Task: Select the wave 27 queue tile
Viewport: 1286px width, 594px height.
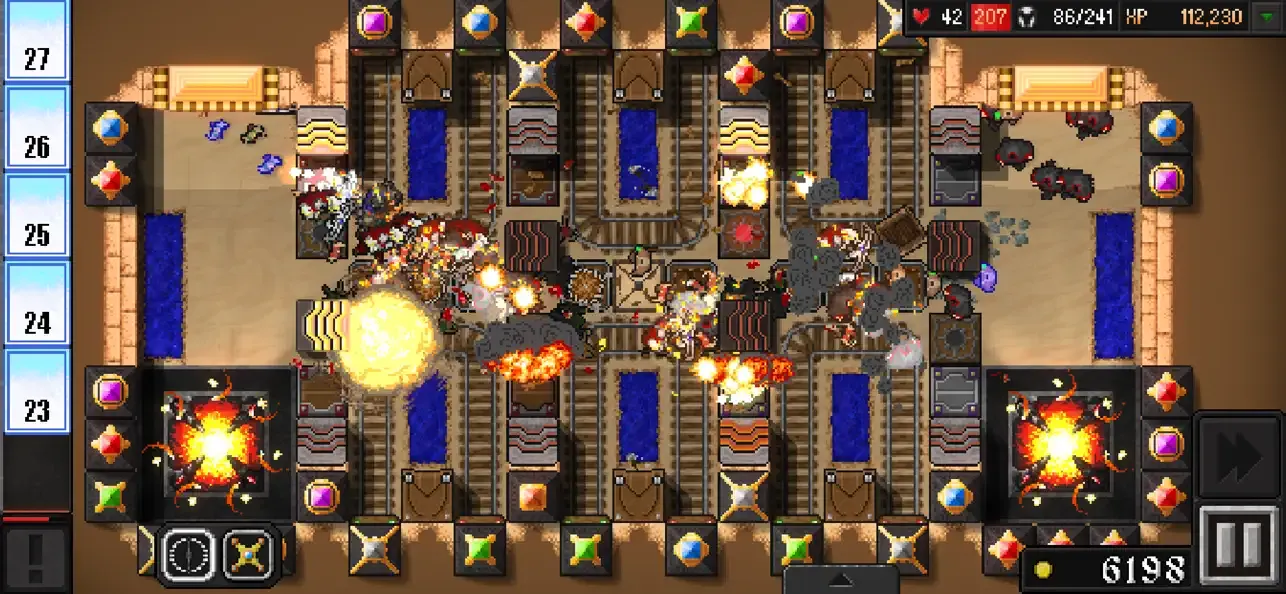Action: click(37, 42)
